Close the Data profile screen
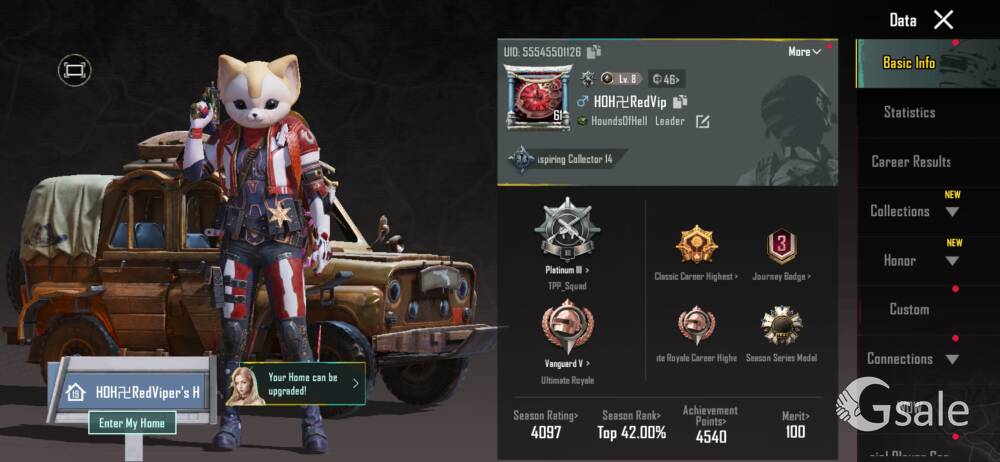 [x=943, y=20]
